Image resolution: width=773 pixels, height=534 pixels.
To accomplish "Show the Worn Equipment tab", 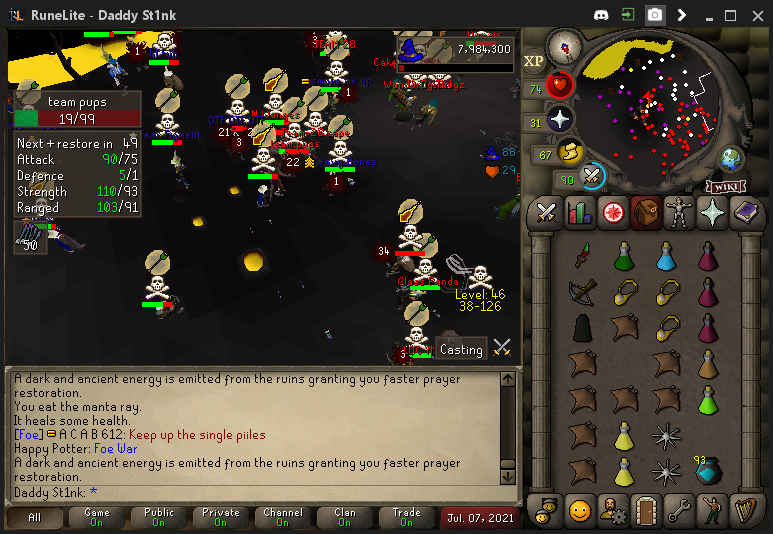I will pos(679,213).
